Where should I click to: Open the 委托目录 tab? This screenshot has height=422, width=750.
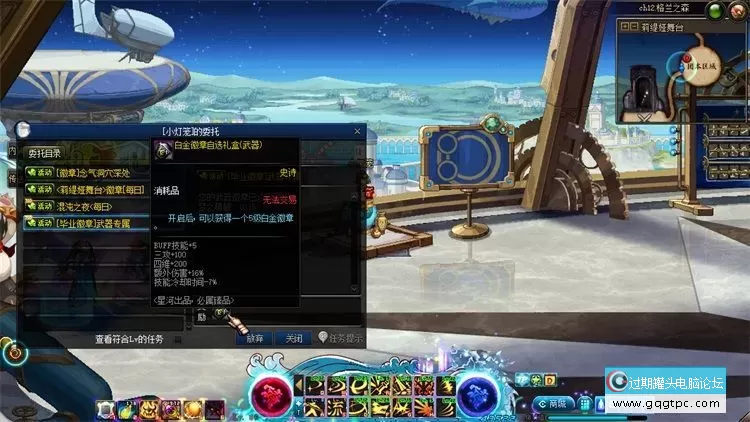tap(45, 153)
